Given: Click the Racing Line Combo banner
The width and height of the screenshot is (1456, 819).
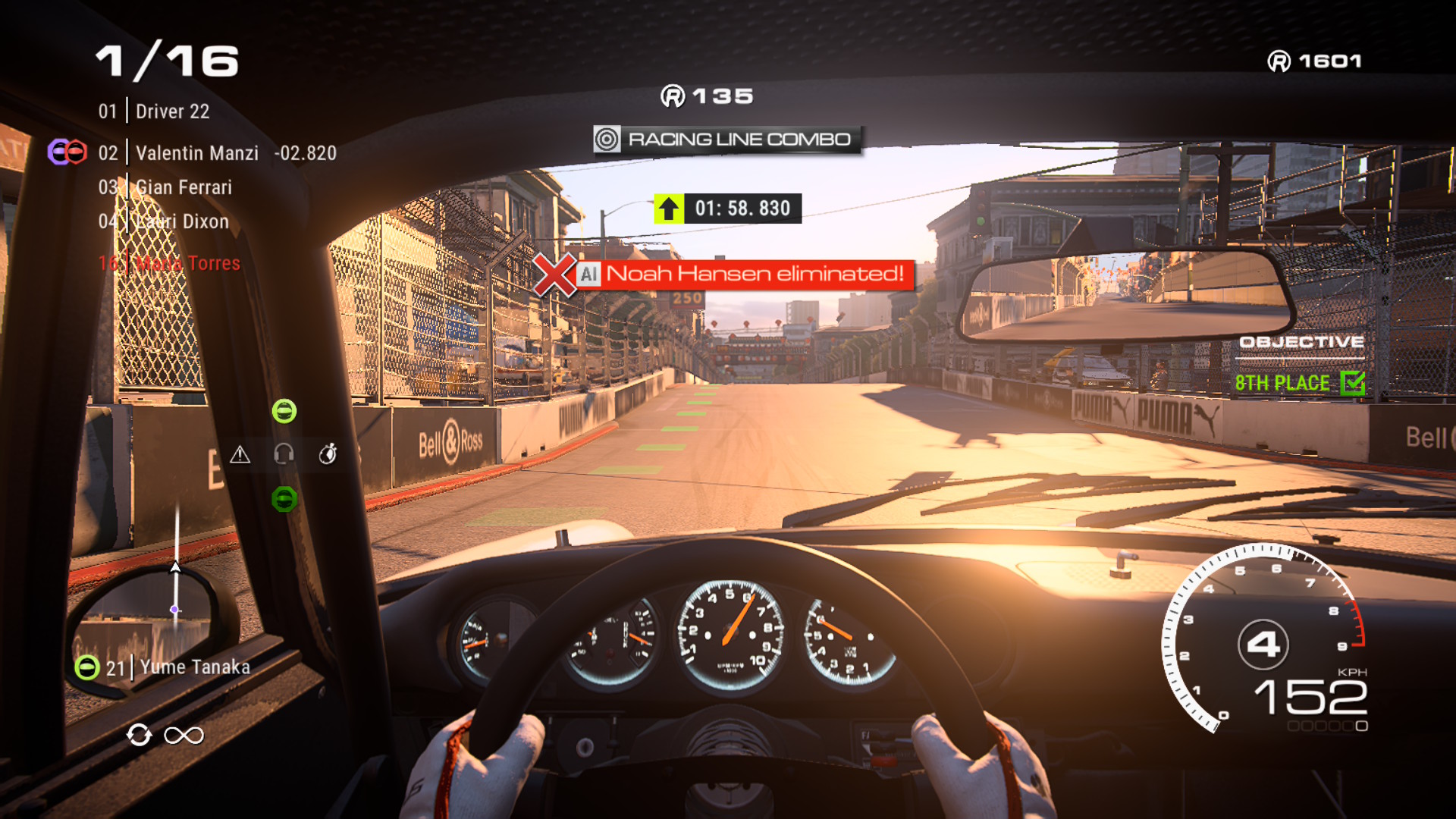Looking at the screenshot, I should coord(726,140).
